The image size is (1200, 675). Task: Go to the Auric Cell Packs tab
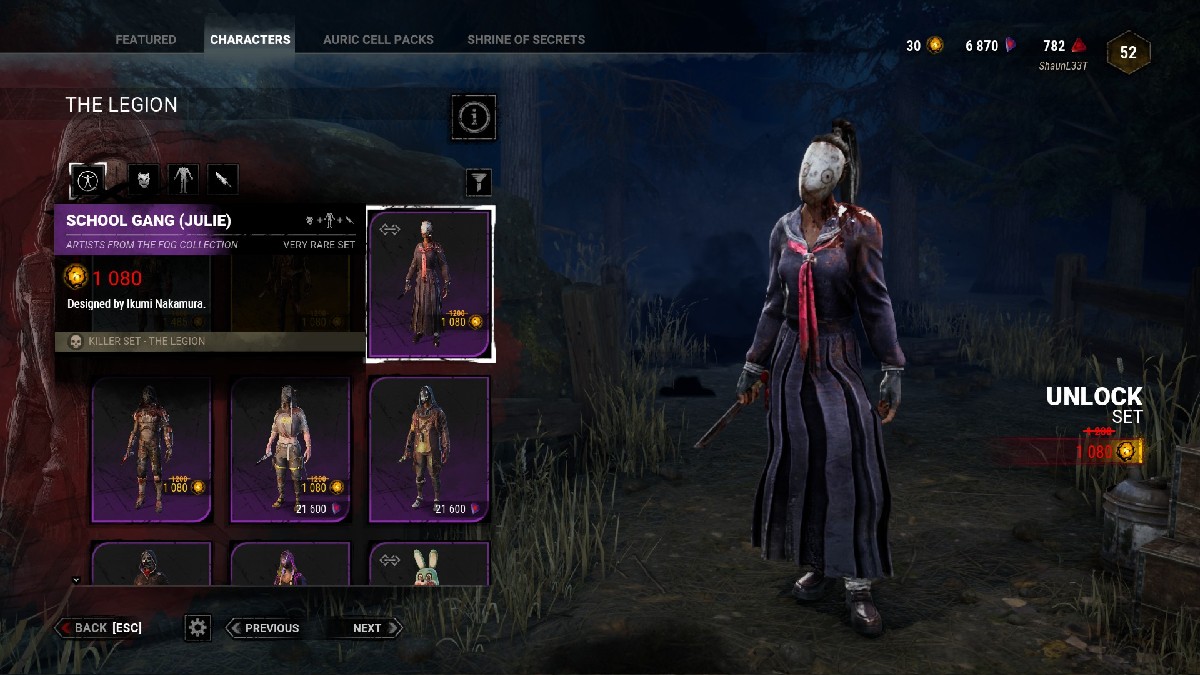pyautogui.click(x=378, y=40)
